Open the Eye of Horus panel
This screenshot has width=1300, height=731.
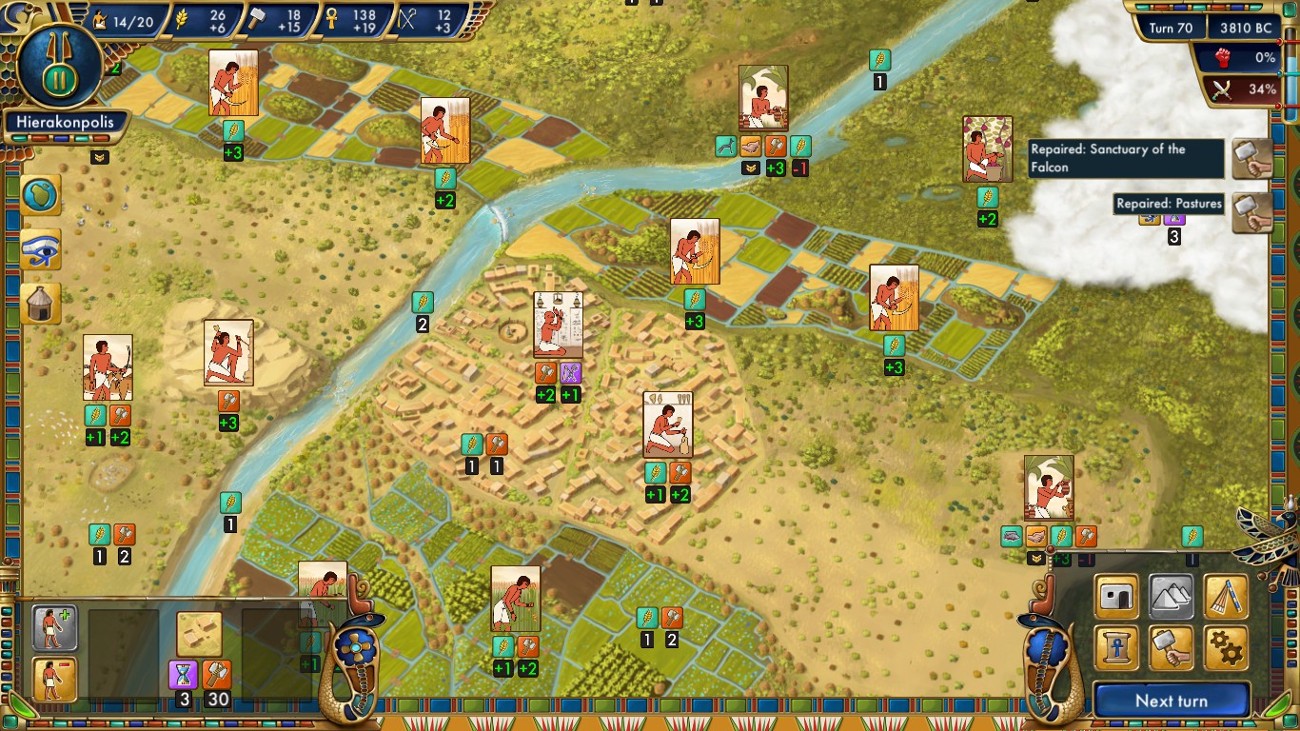[x=40, y=248]
